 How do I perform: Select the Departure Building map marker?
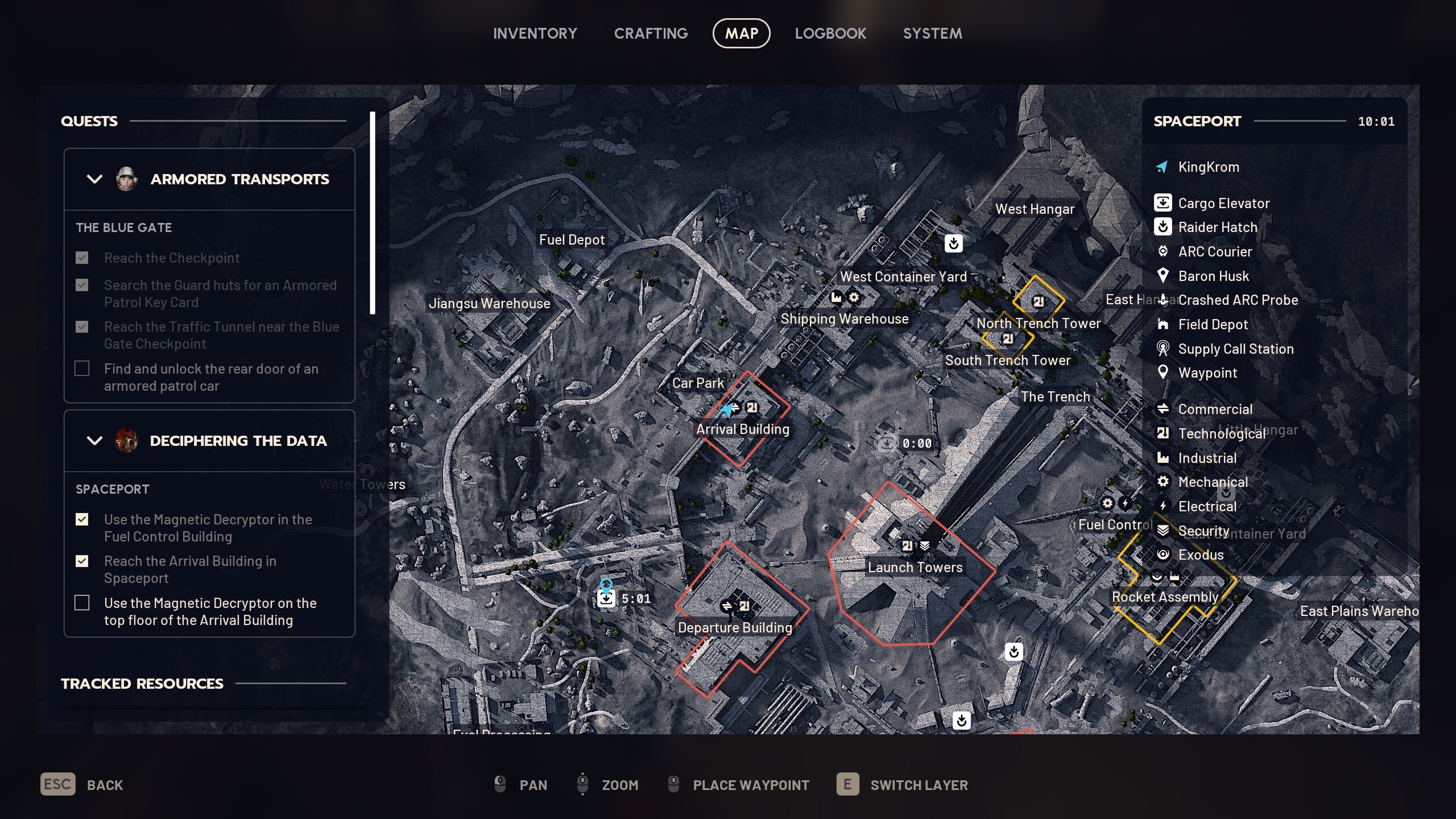click(735, 627)
